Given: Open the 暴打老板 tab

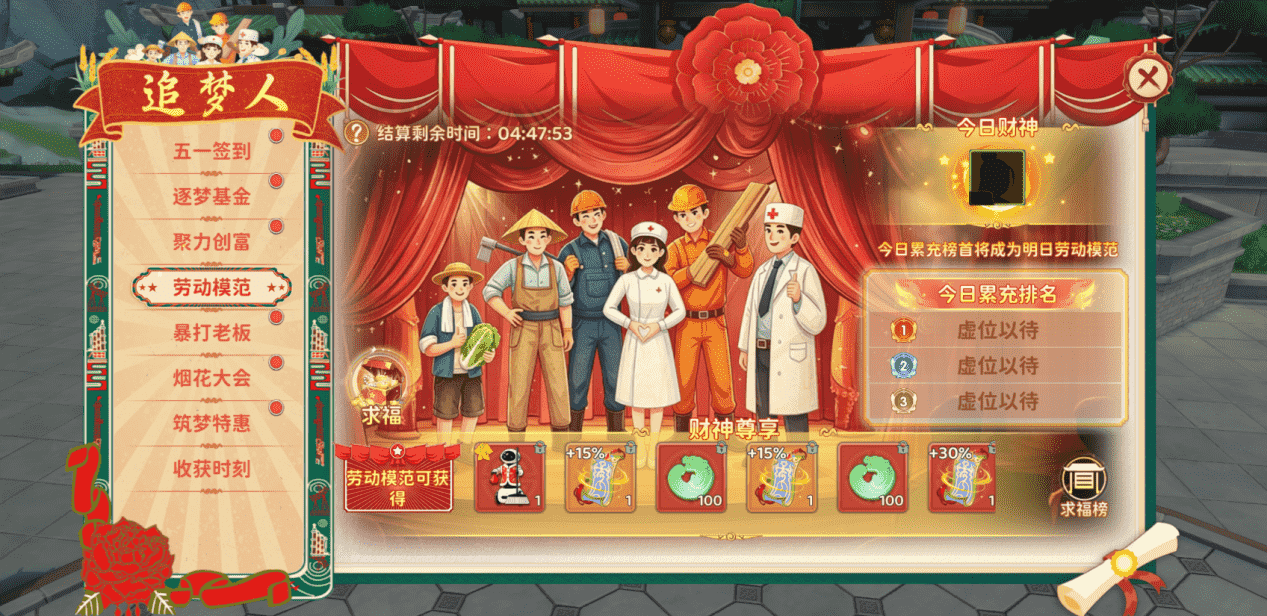Looking at the screenshot, I should click(211, 333).
